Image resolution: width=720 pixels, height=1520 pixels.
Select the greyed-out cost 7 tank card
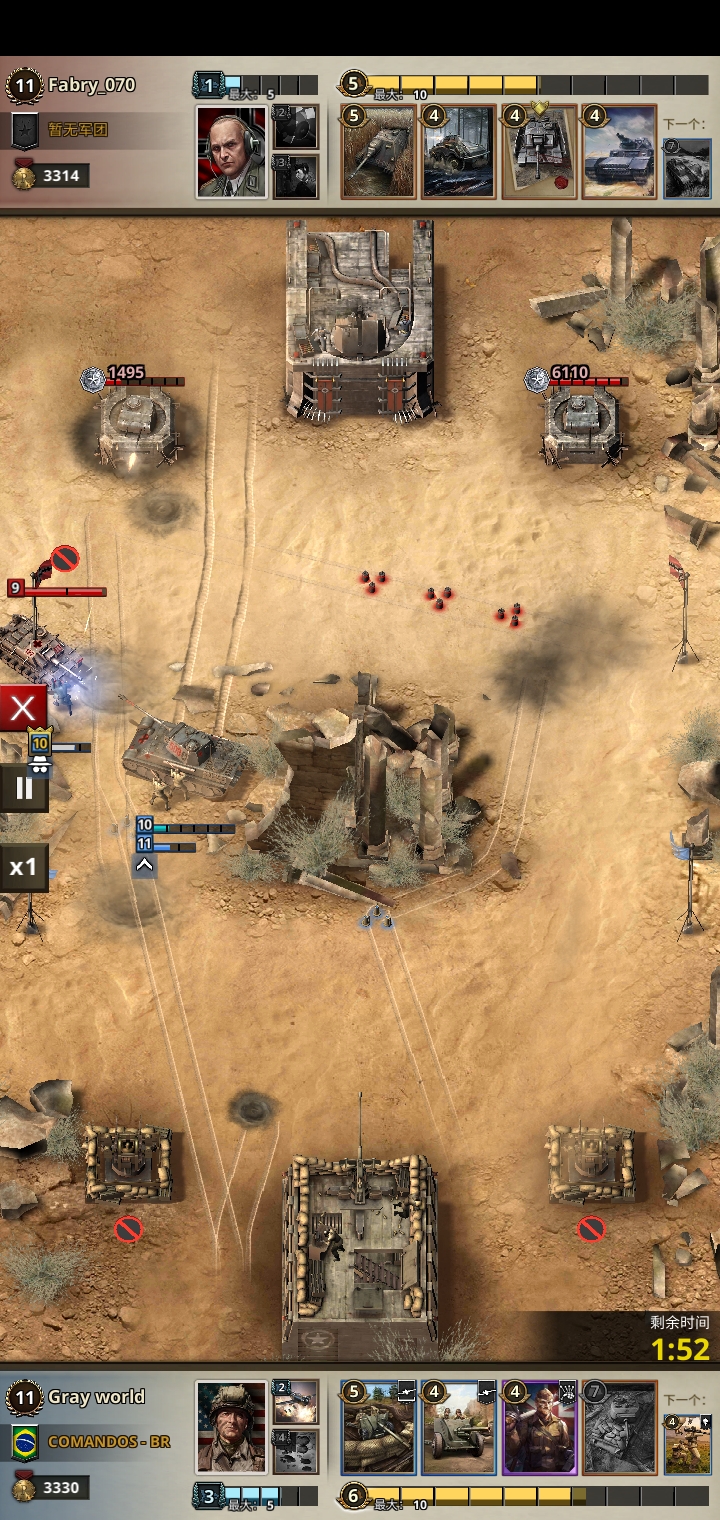coord(620,1428)
